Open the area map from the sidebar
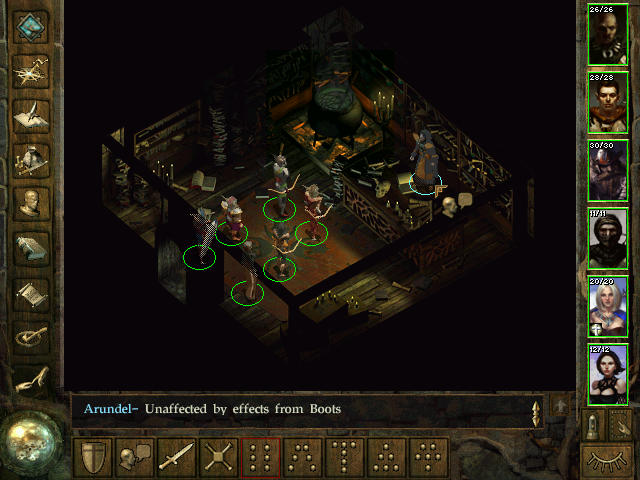This screenshot has height=480, width=640. coord(32,70)
